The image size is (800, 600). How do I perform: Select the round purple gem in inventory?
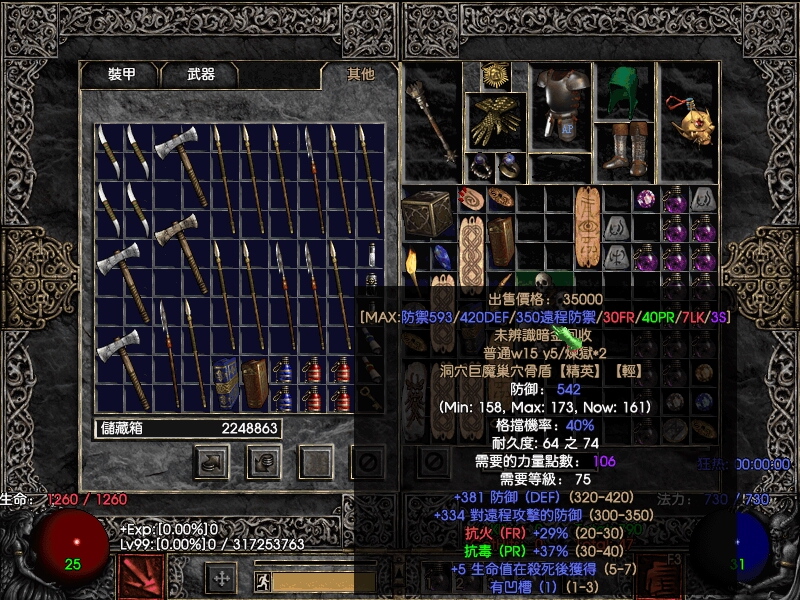646,200
